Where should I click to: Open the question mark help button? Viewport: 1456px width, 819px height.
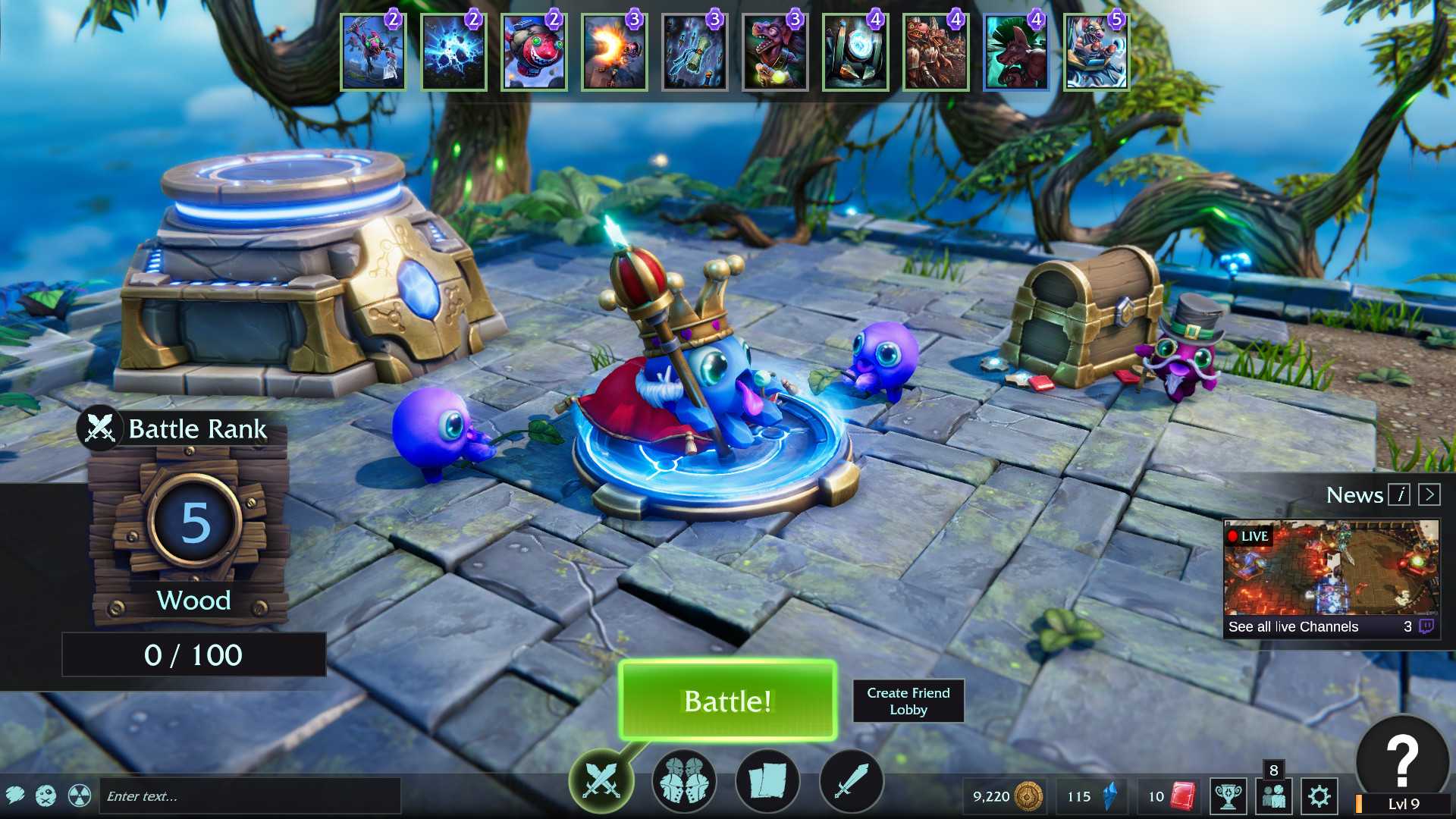tap(1402, 758)
